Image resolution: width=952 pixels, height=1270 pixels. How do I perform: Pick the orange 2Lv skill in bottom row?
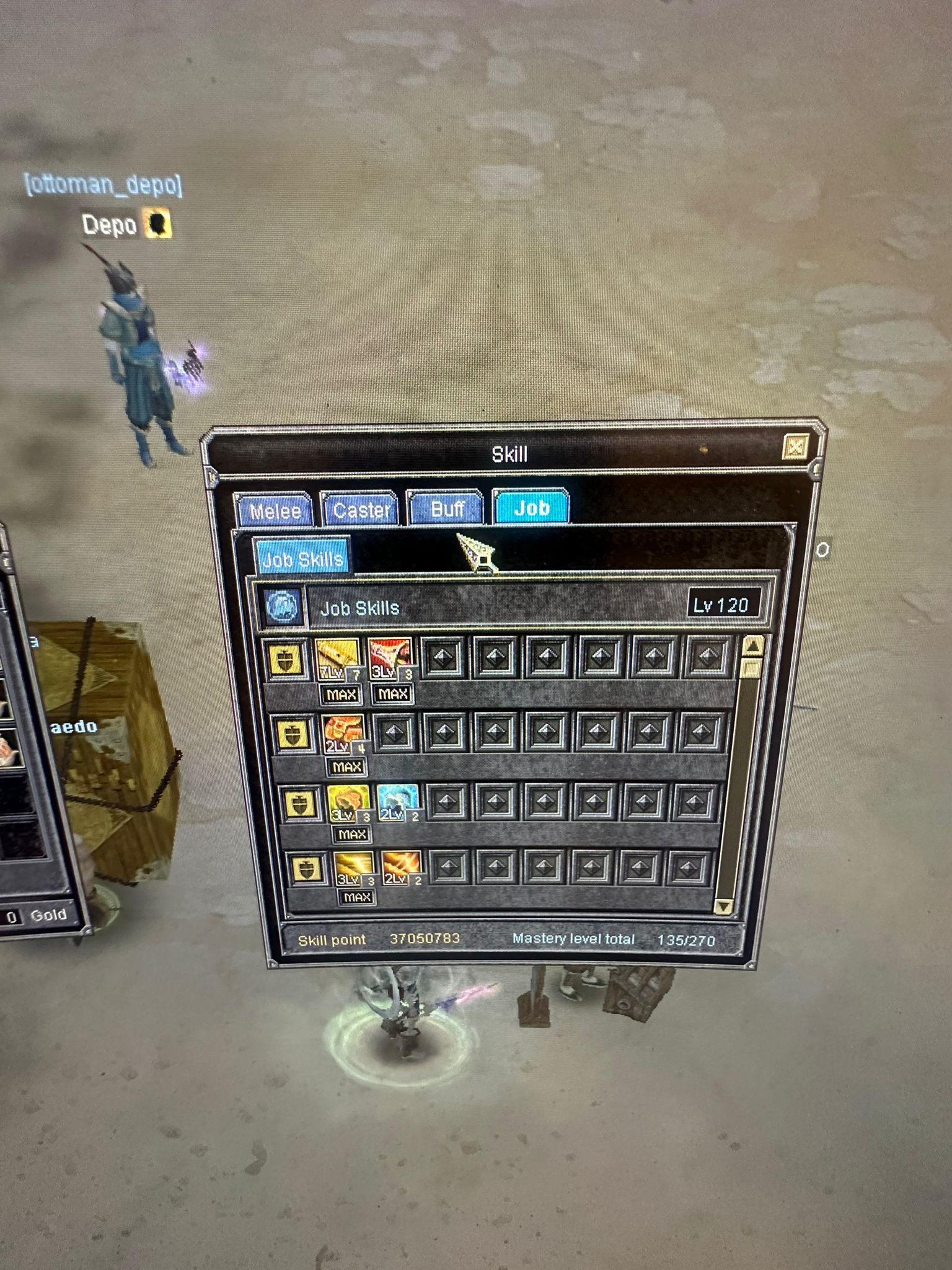[x=401, y=868]
